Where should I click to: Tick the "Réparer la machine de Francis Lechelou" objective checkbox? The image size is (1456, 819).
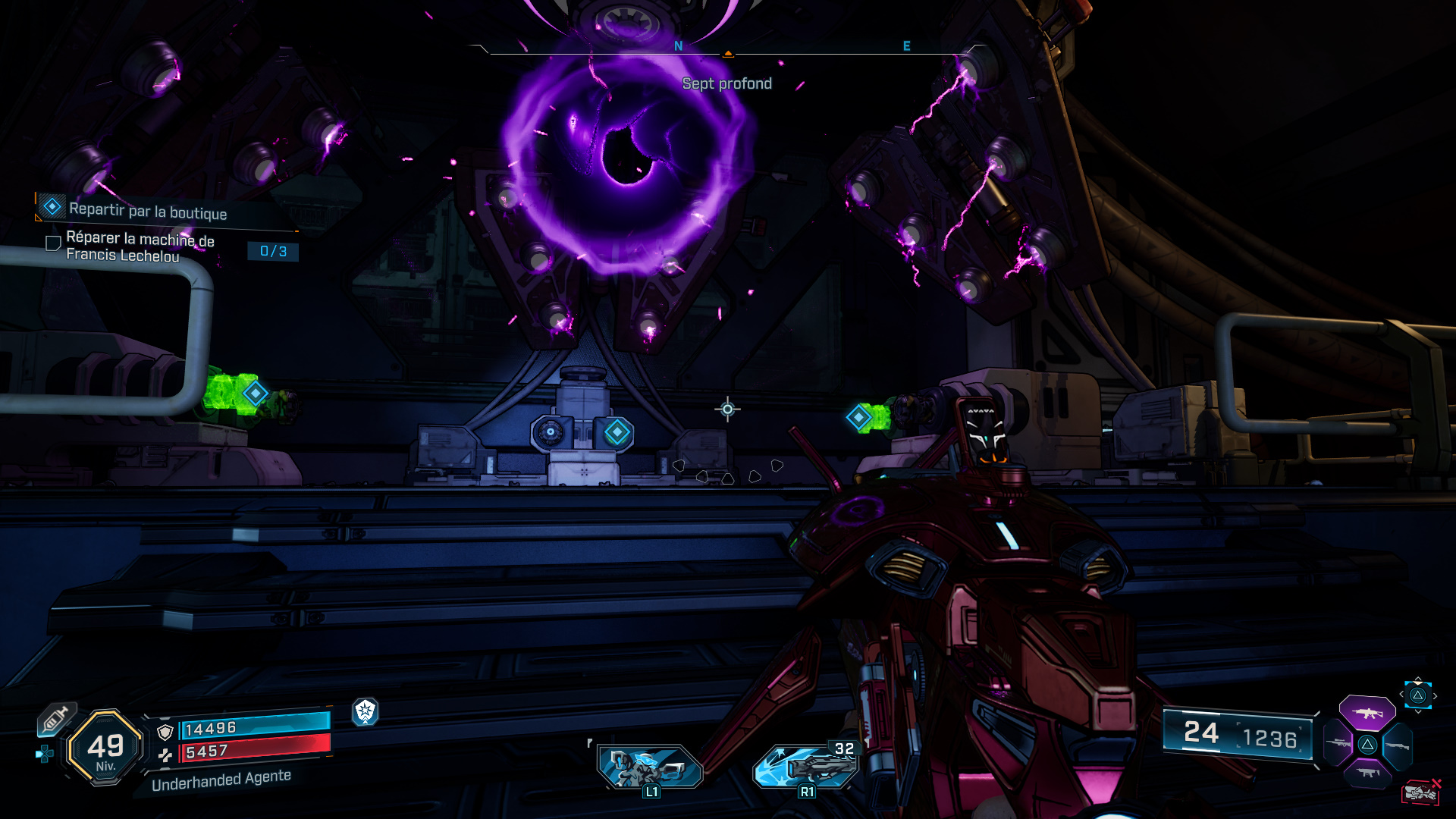pos(53,243)
